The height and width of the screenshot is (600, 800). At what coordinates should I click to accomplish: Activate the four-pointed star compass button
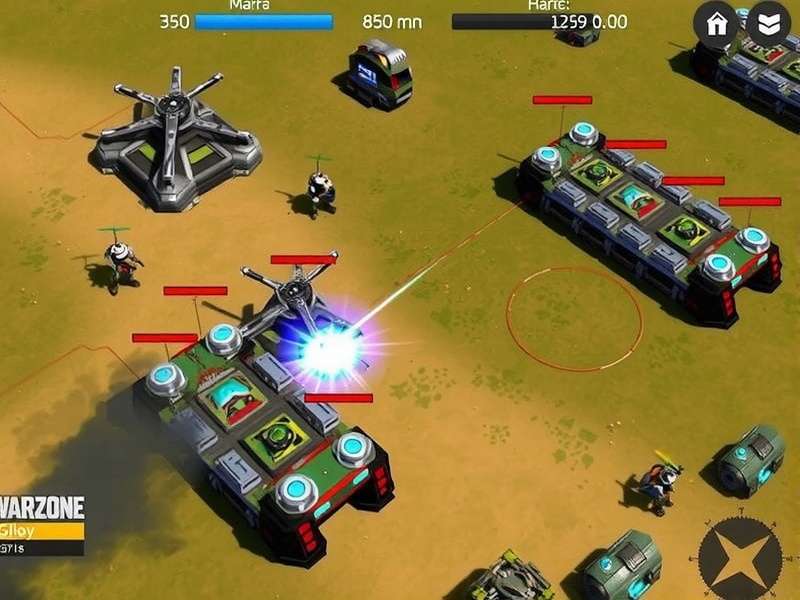[740, 558]
